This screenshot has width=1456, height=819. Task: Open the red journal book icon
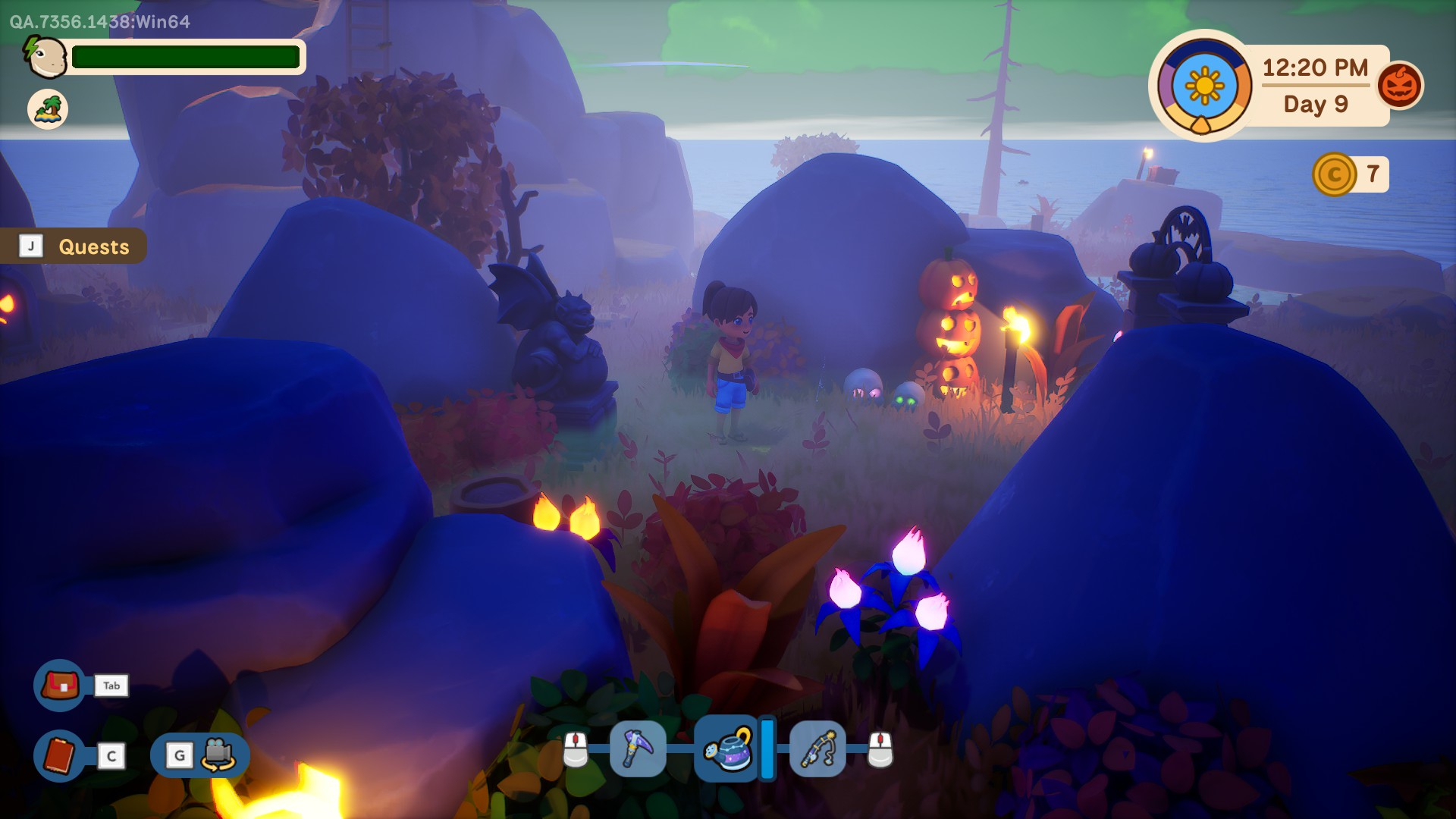click(x=60, y=755)
